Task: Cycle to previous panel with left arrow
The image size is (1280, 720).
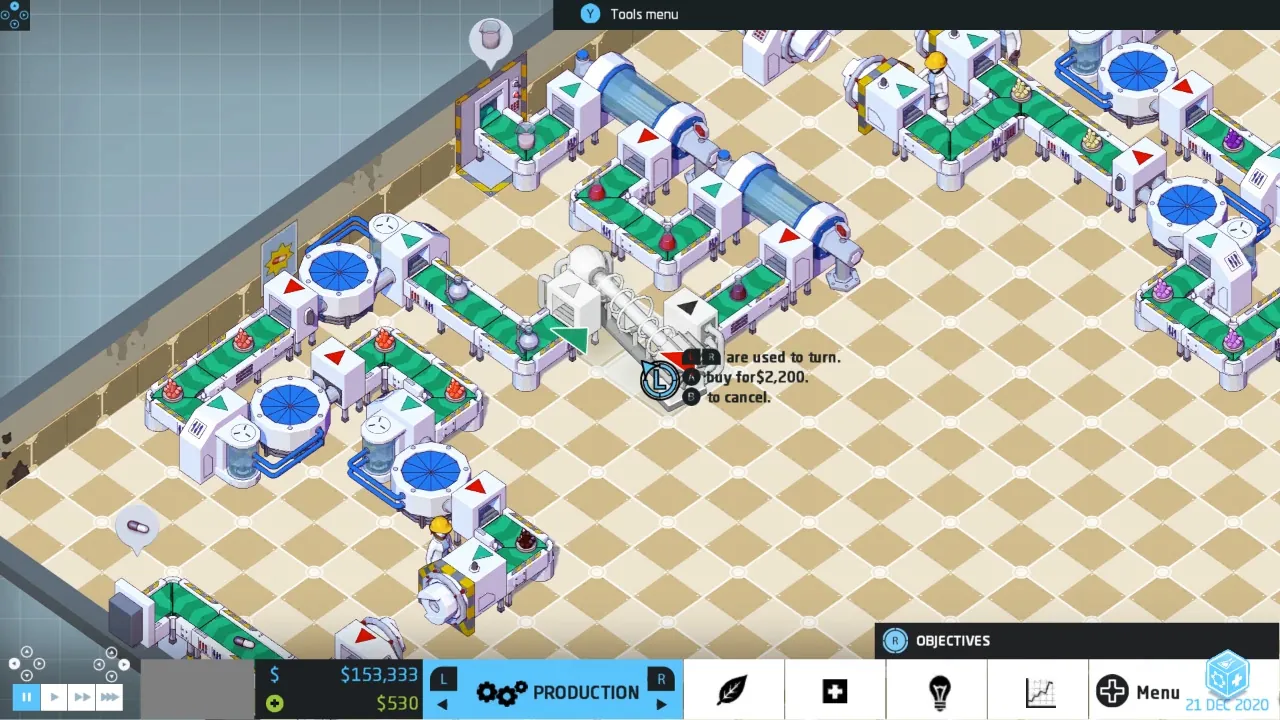Action: tap(441, 705)
